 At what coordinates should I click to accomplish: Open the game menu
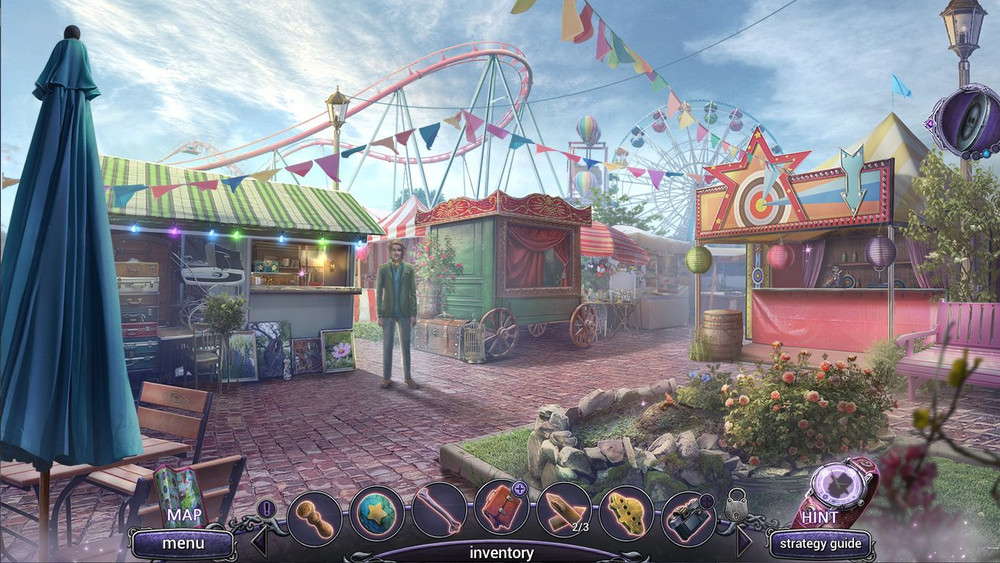[183, 544]
